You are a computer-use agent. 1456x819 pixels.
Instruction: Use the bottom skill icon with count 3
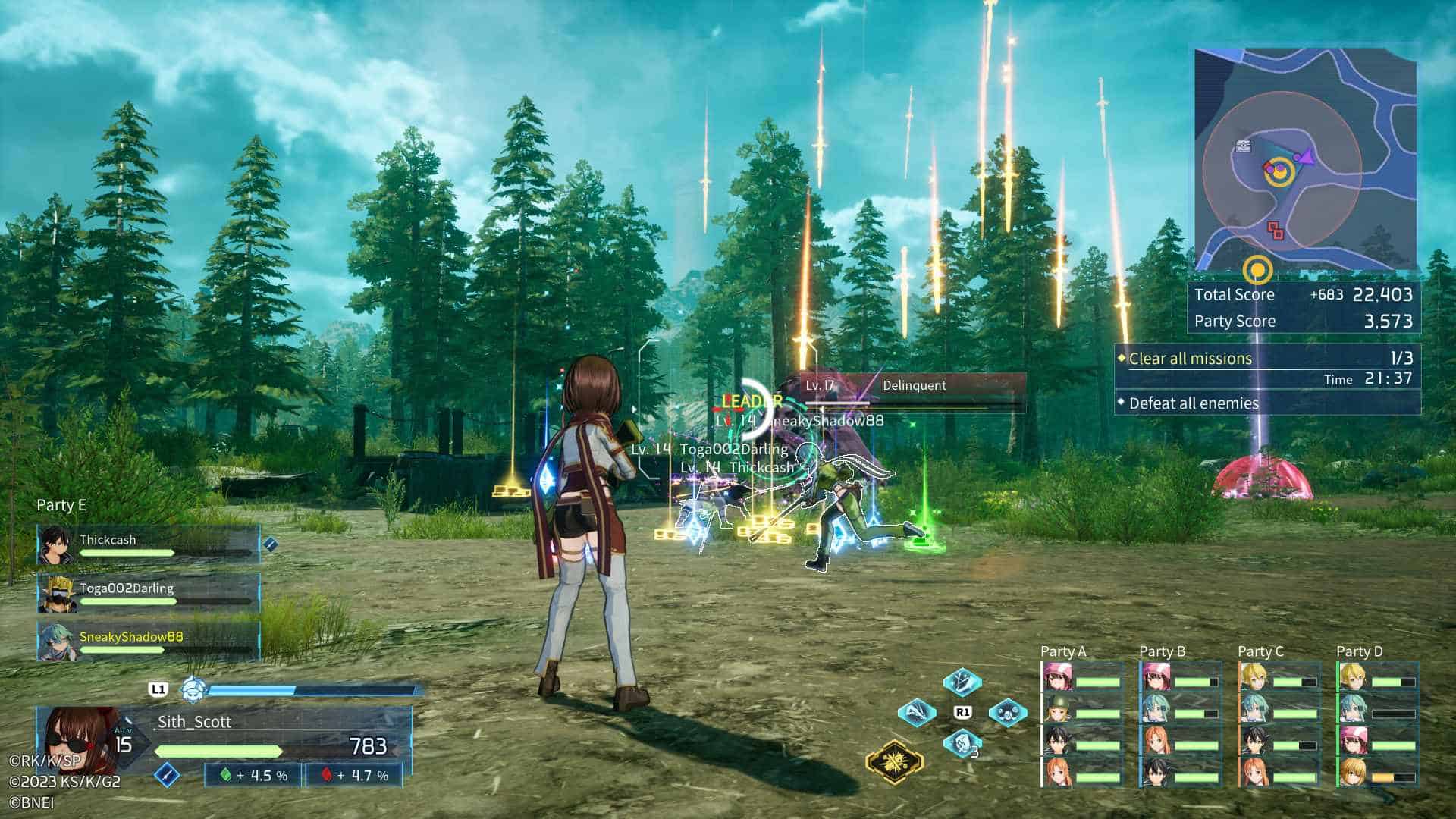(x=962, y=743)
